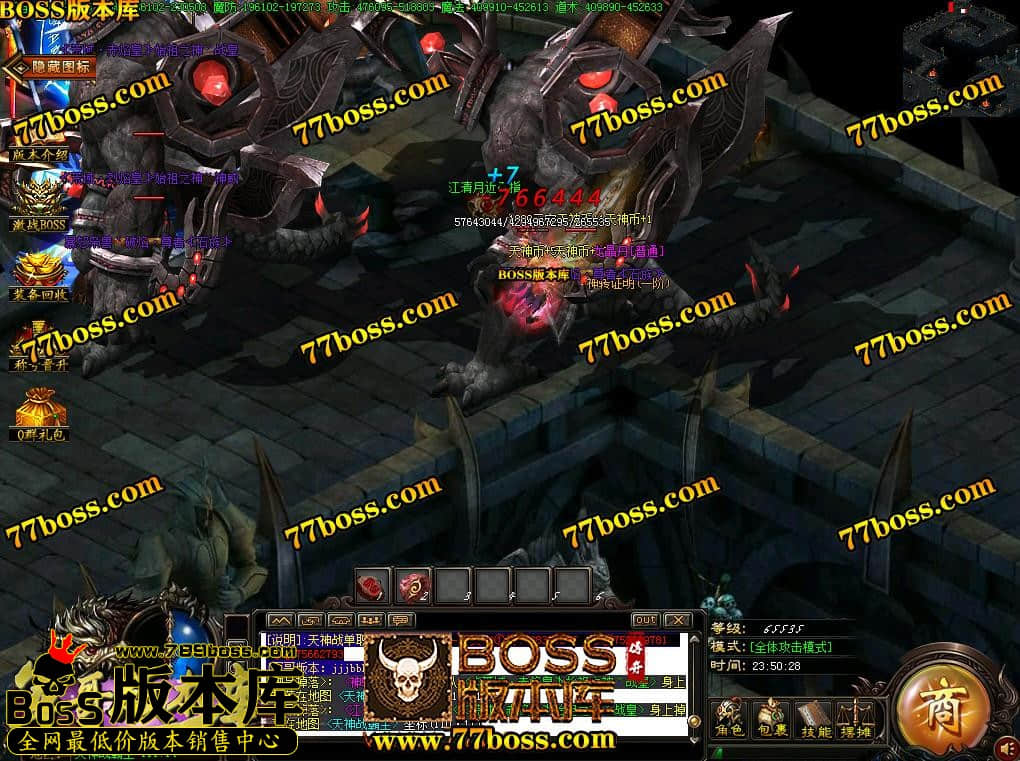Toggle the sound speaker icon
The height and width of the screenshot is (761, 1020).
coord(1007,745)
